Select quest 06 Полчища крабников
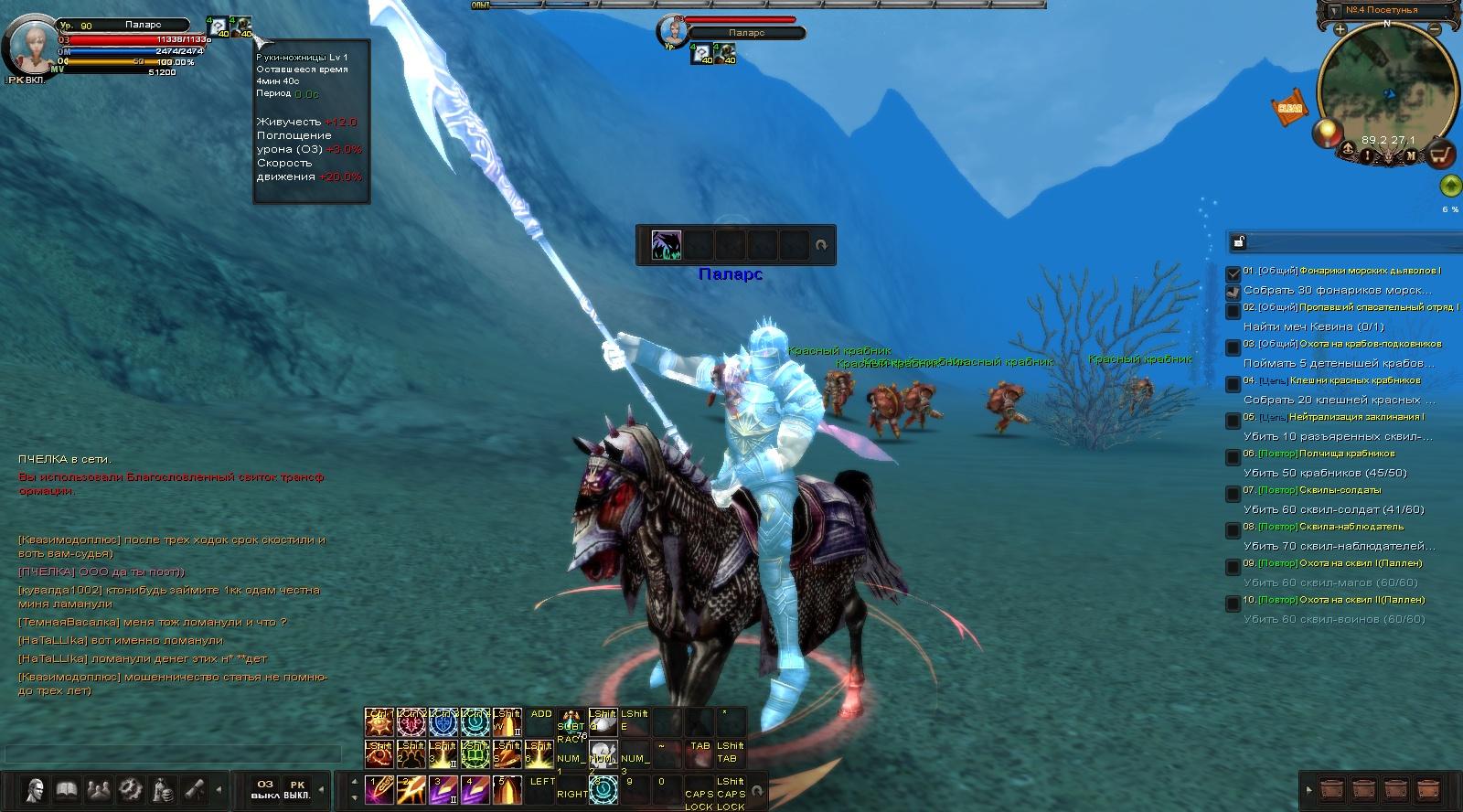 point(1346,454)
